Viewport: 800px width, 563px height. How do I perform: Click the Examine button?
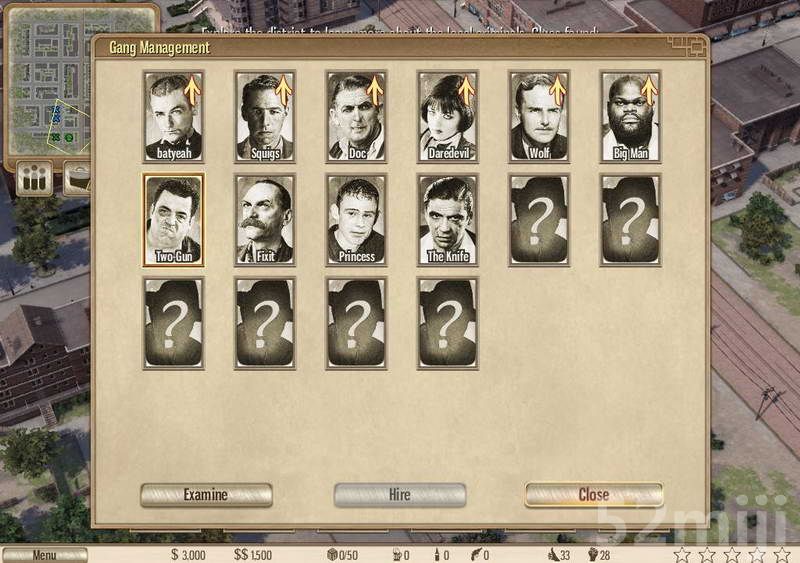point(206,495)
